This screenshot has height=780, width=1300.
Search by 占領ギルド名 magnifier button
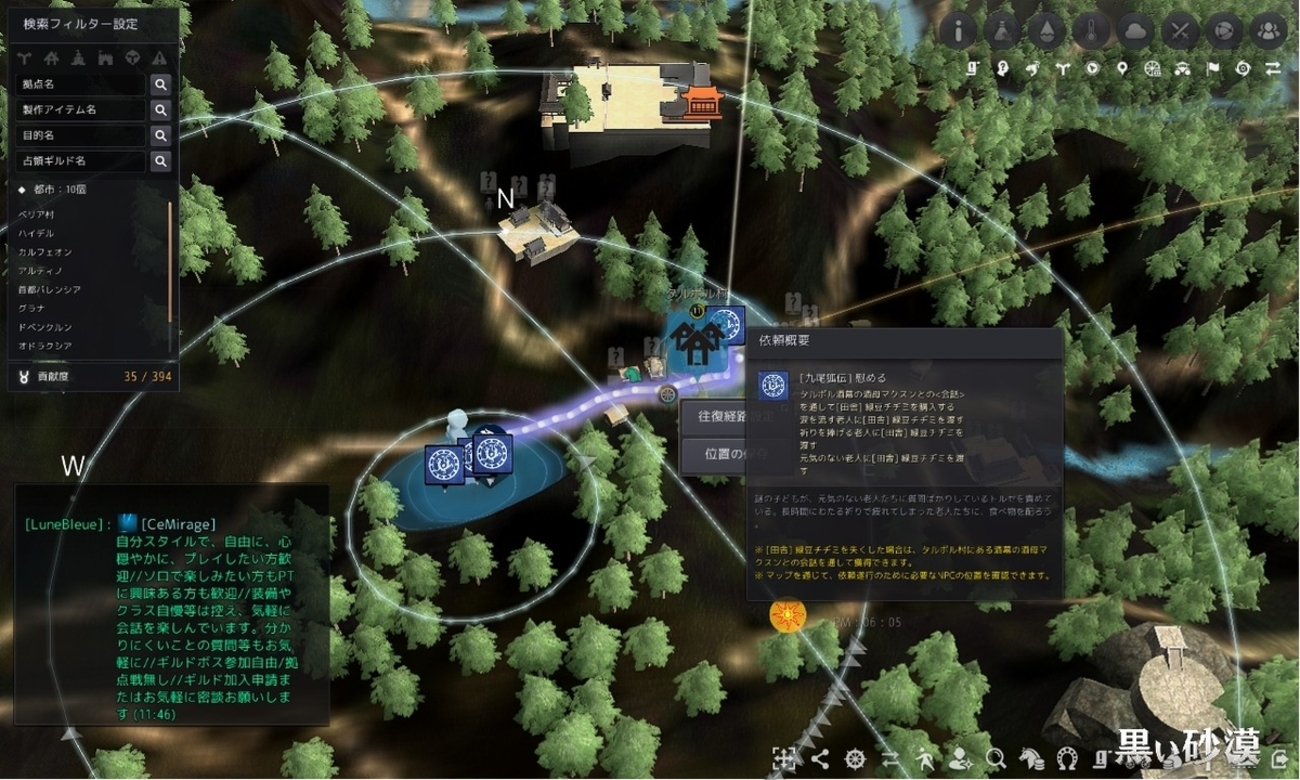click(160, 160)
